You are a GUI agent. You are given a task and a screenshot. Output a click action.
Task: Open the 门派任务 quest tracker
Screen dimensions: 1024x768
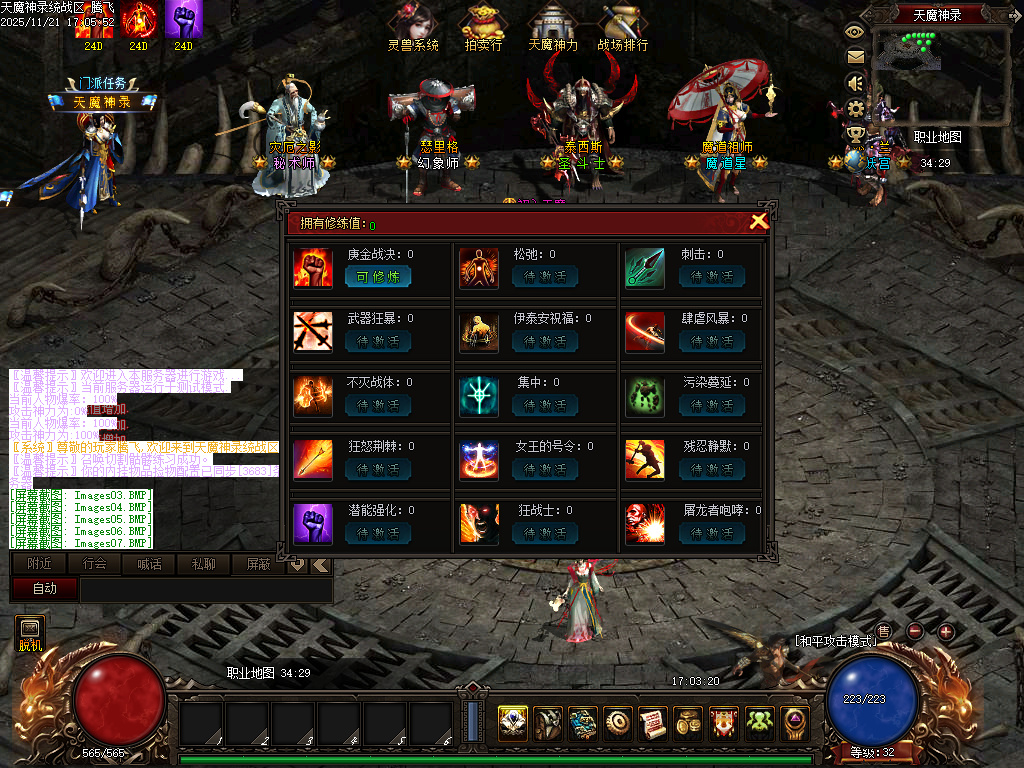click(x=103, y=84)
